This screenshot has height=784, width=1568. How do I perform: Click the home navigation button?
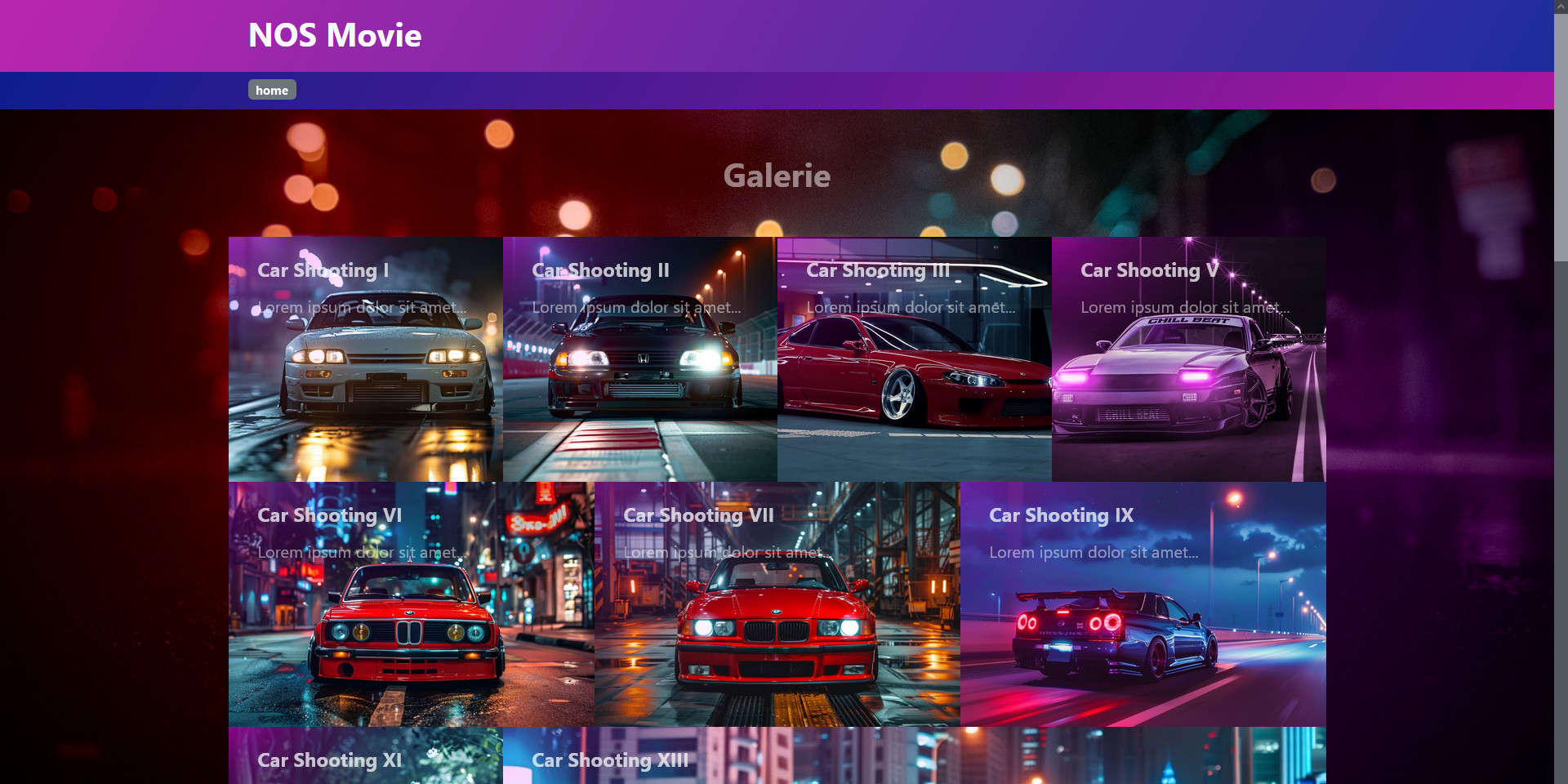(x=272, y=90)
